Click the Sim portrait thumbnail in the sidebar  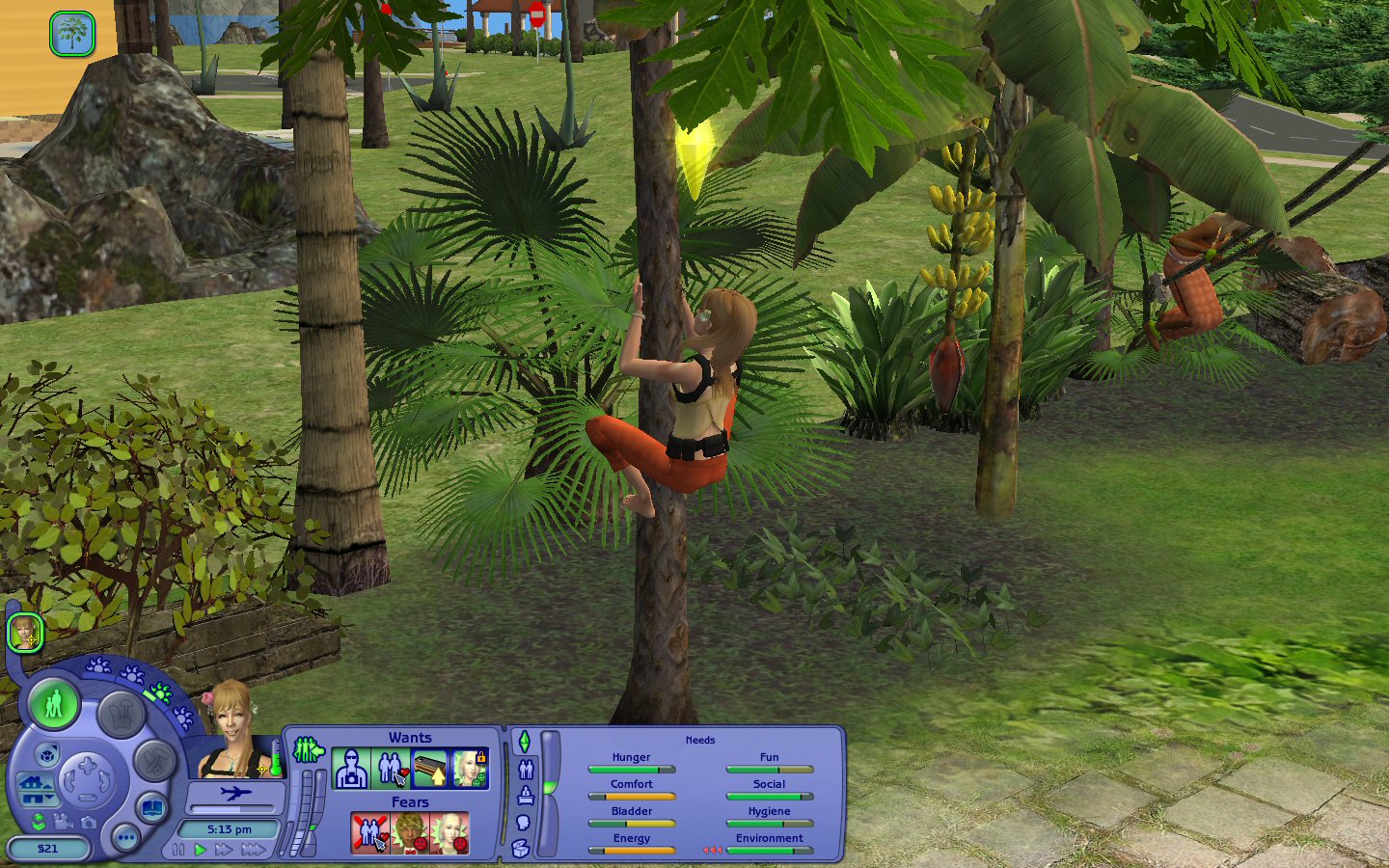25,634
